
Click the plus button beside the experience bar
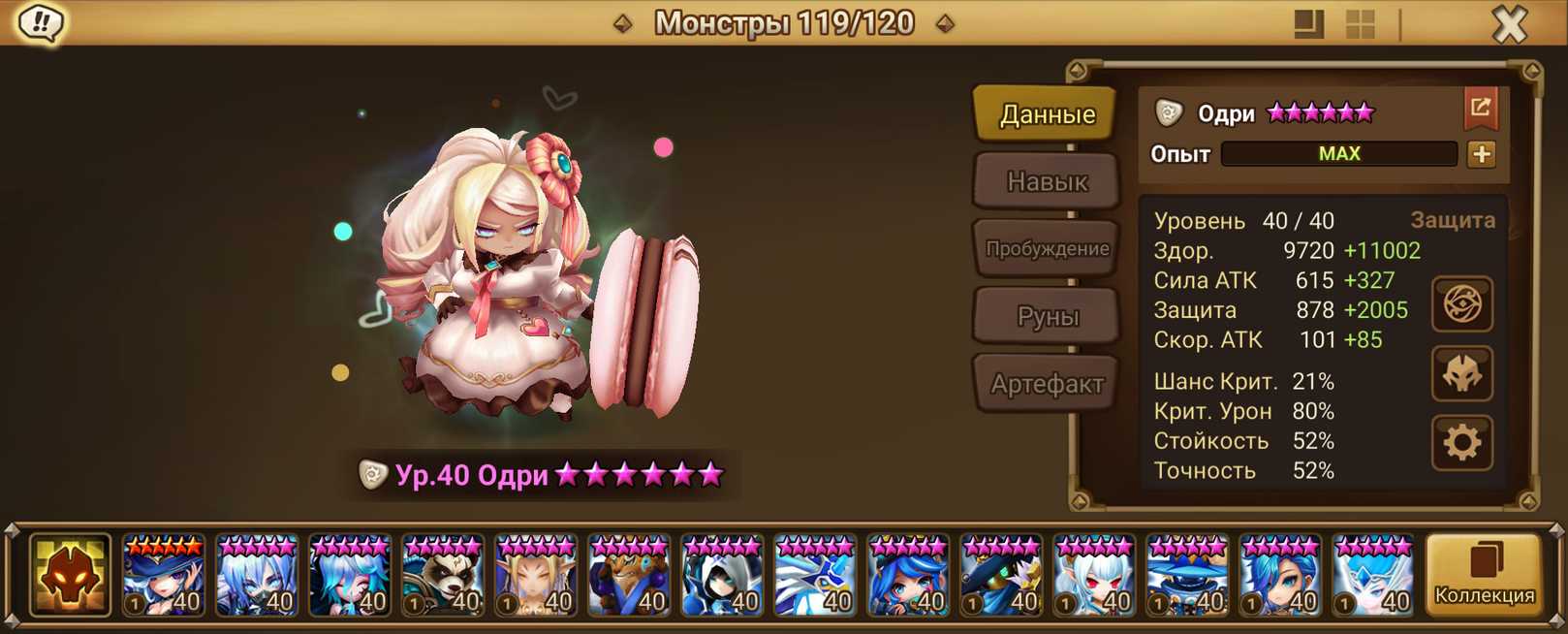click(x=1481, y=154)
